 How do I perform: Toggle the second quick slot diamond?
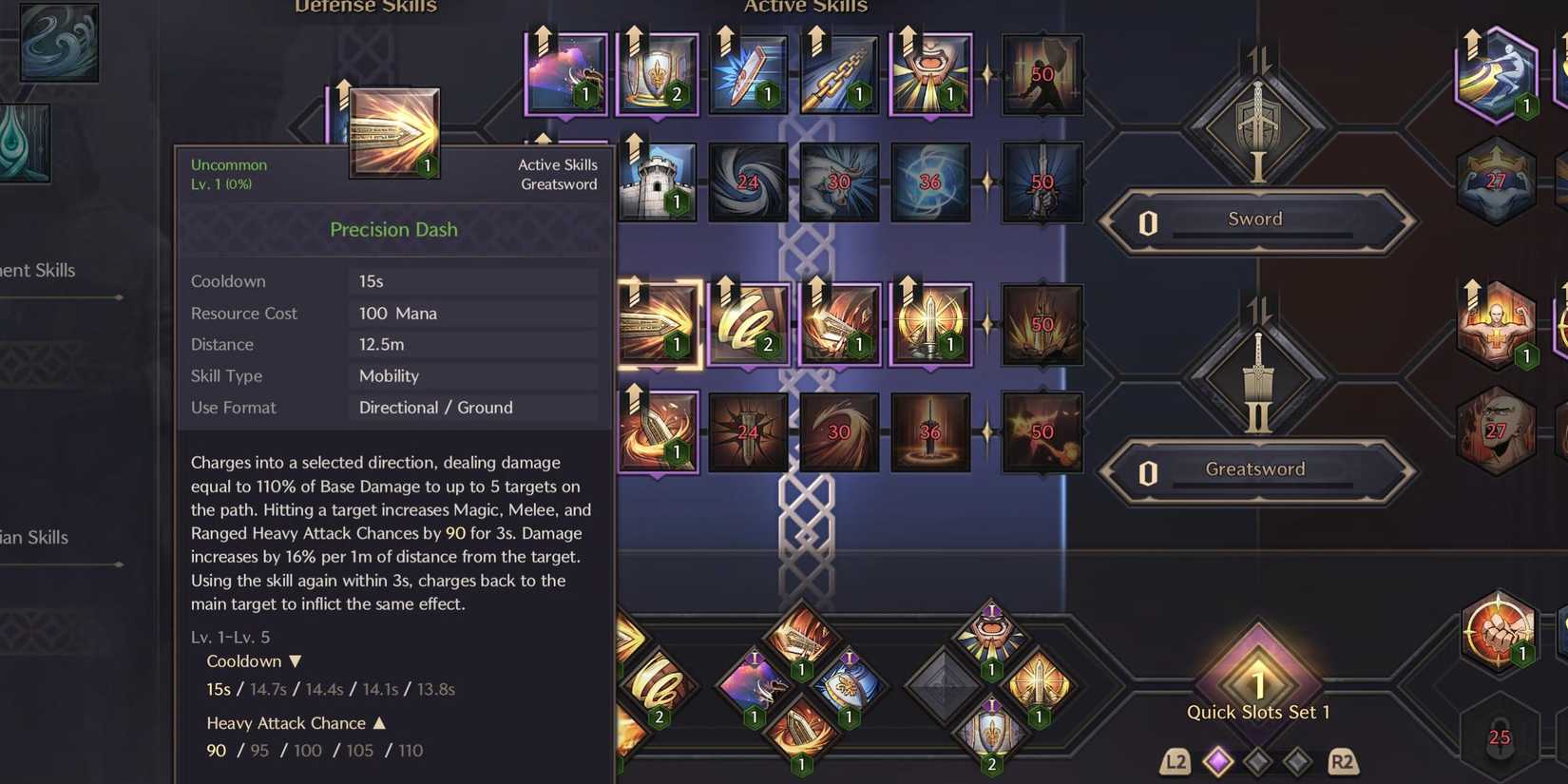[x=1258, y=761]
